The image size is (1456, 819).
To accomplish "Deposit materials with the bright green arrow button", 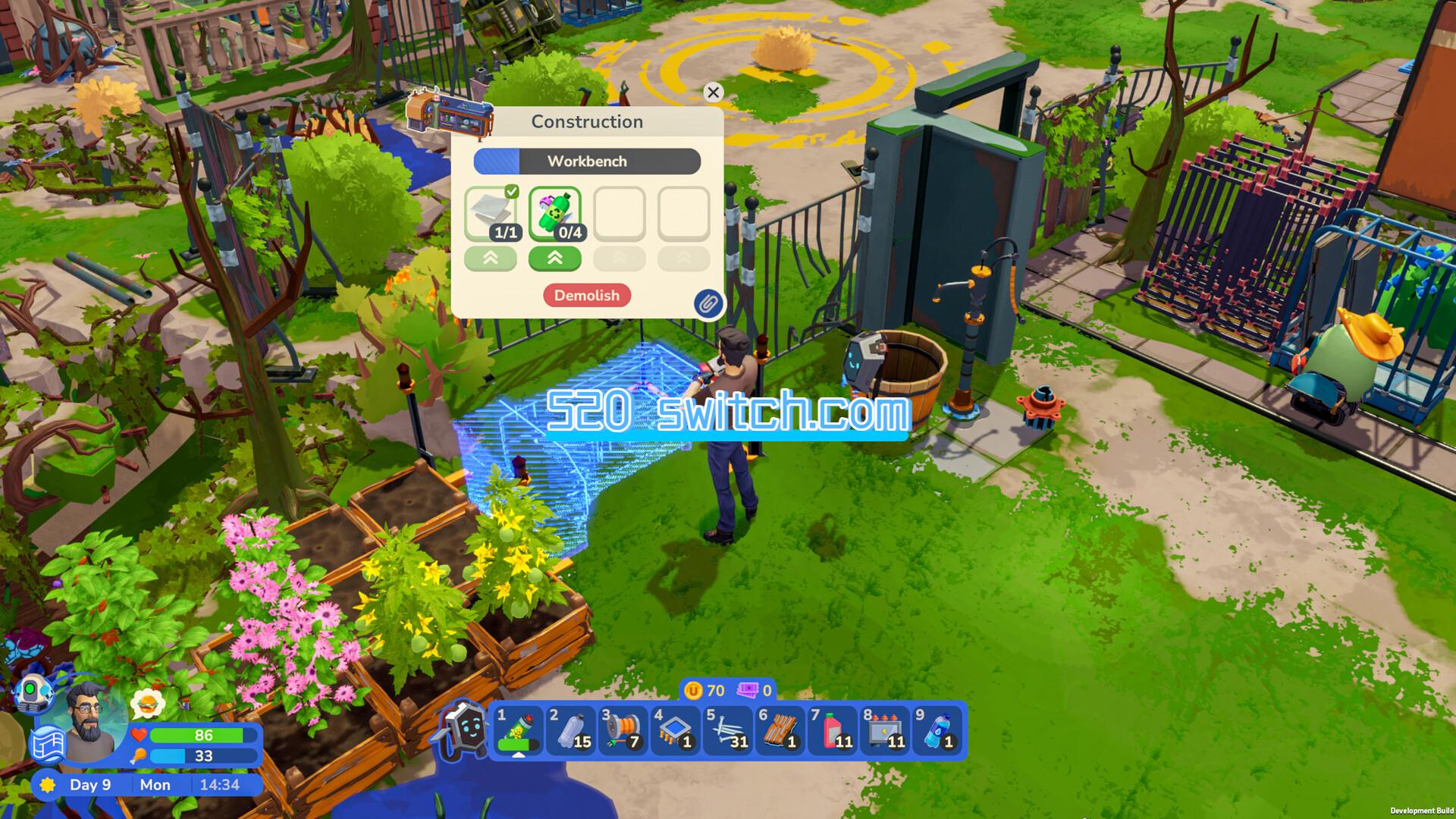I will click(555, 259).
